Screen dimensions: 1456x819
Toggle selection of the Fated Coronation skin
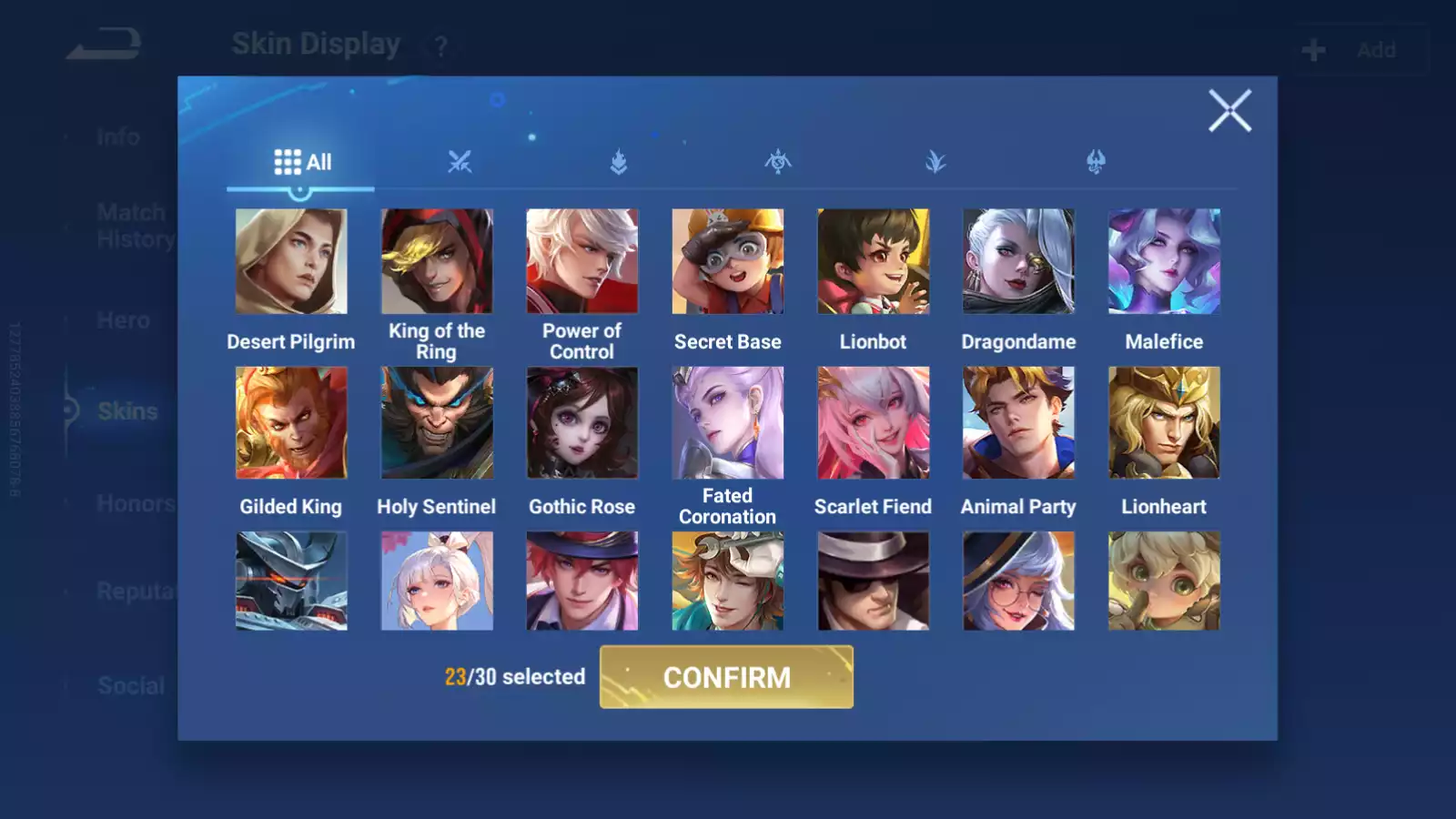pos(728,422)
